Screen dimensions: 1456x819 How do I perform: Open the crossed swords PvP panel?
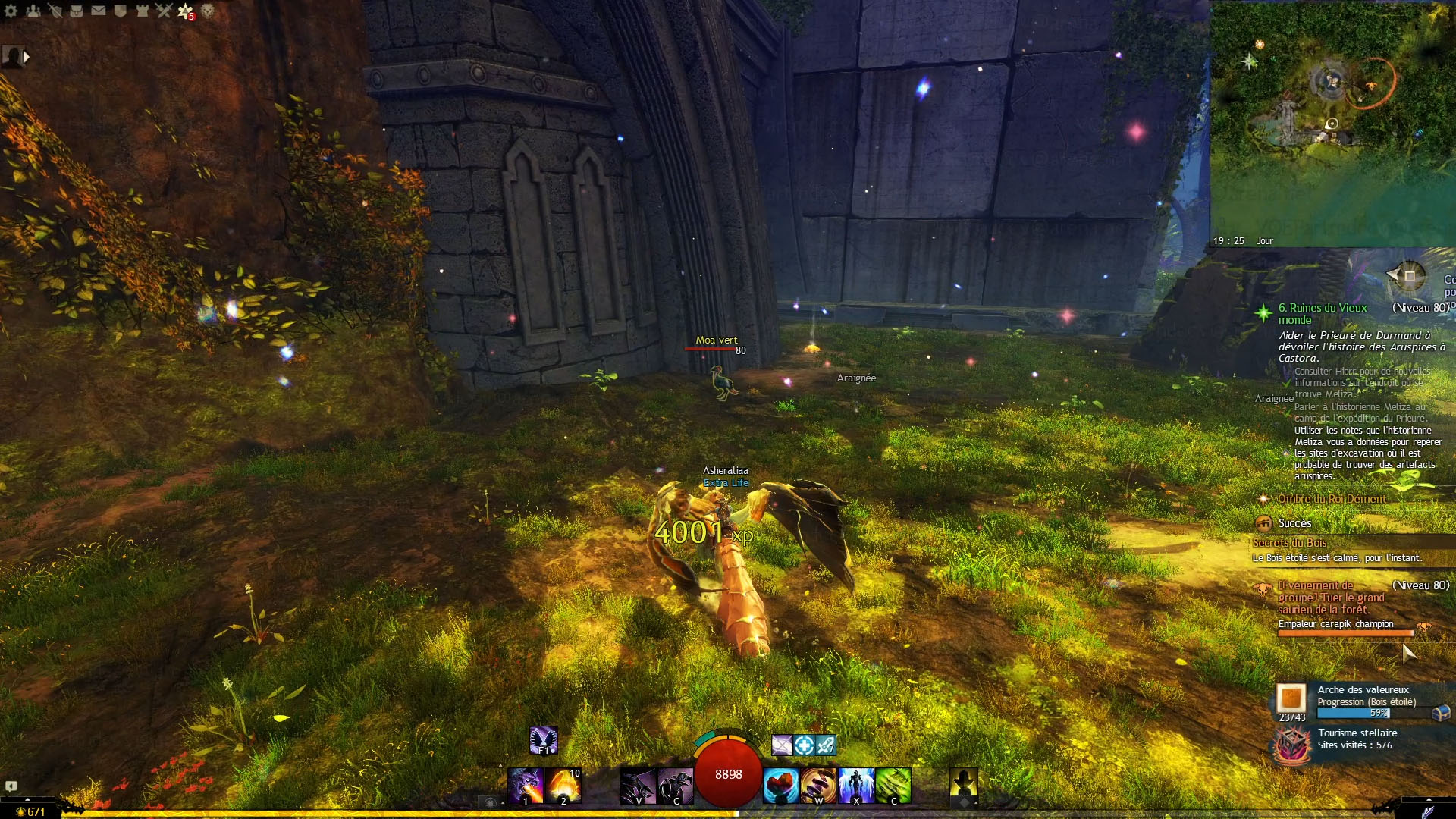coord(164,11)
